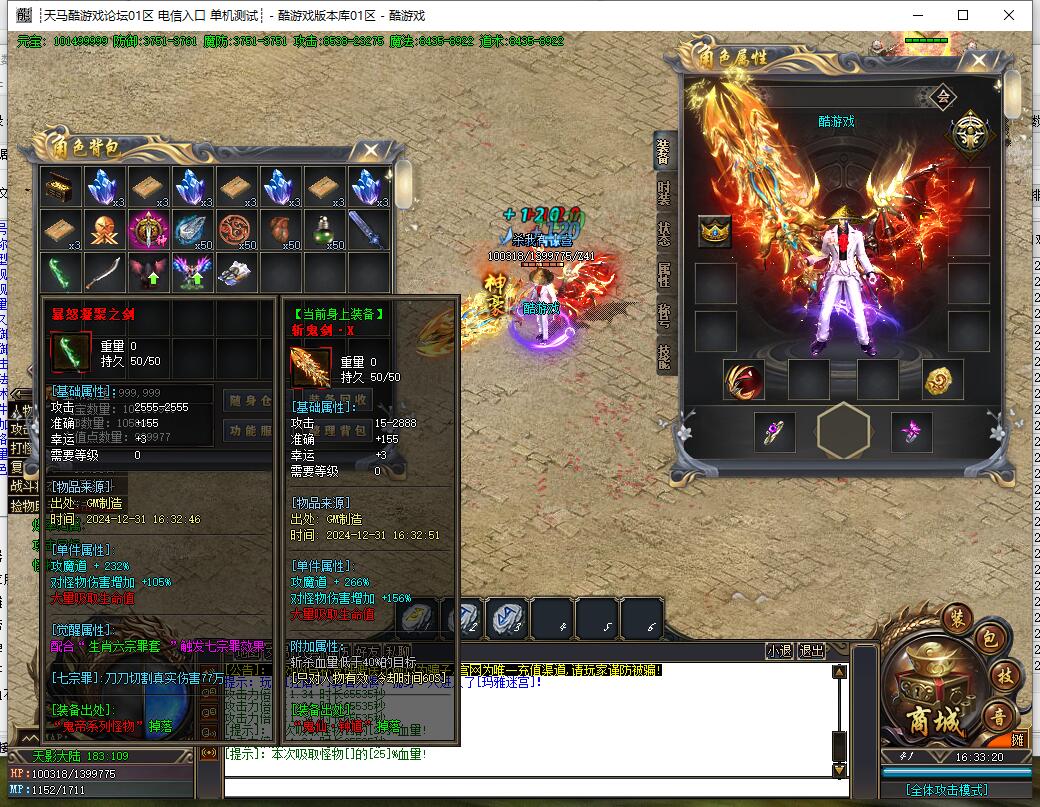Viewport: 1040px width, 807px height.
Task: Click the 退出 exit button
Action: point(811,650)
